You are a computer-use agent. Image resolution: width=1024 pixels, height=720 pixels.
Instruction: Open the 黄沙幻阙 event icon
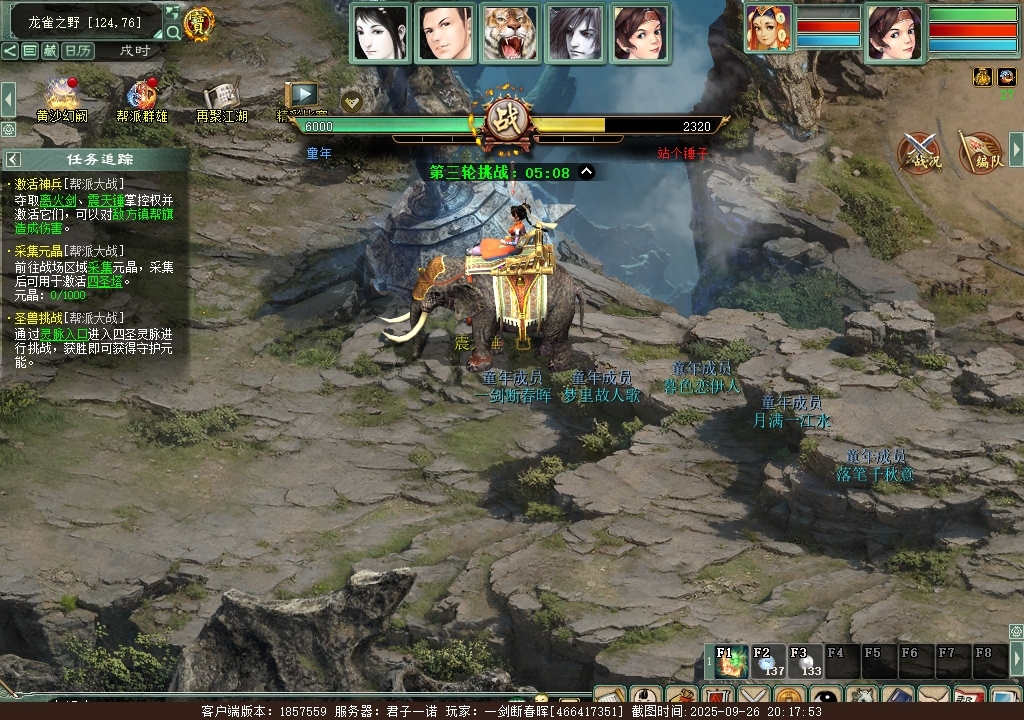[62, 97]
